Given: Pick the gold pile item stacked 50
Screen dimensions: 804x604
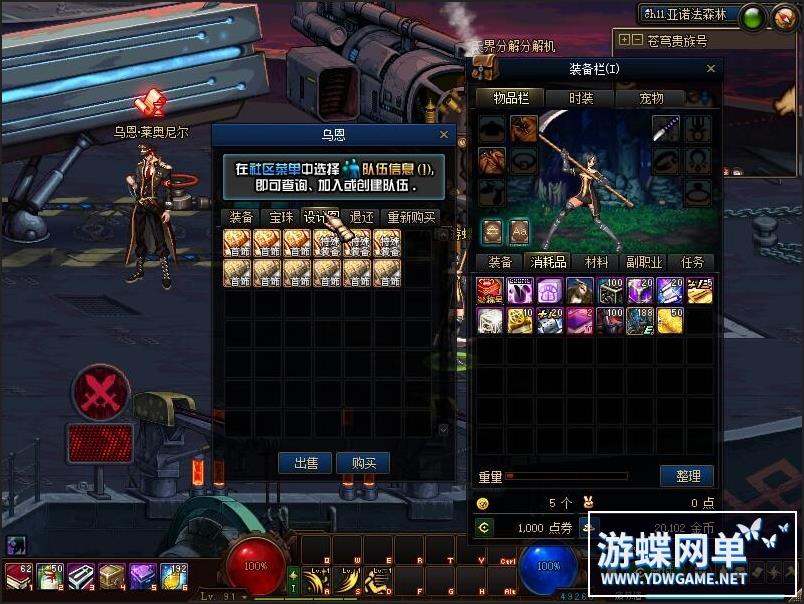Looking at the screenshot, I should click(x=671, y=320).
